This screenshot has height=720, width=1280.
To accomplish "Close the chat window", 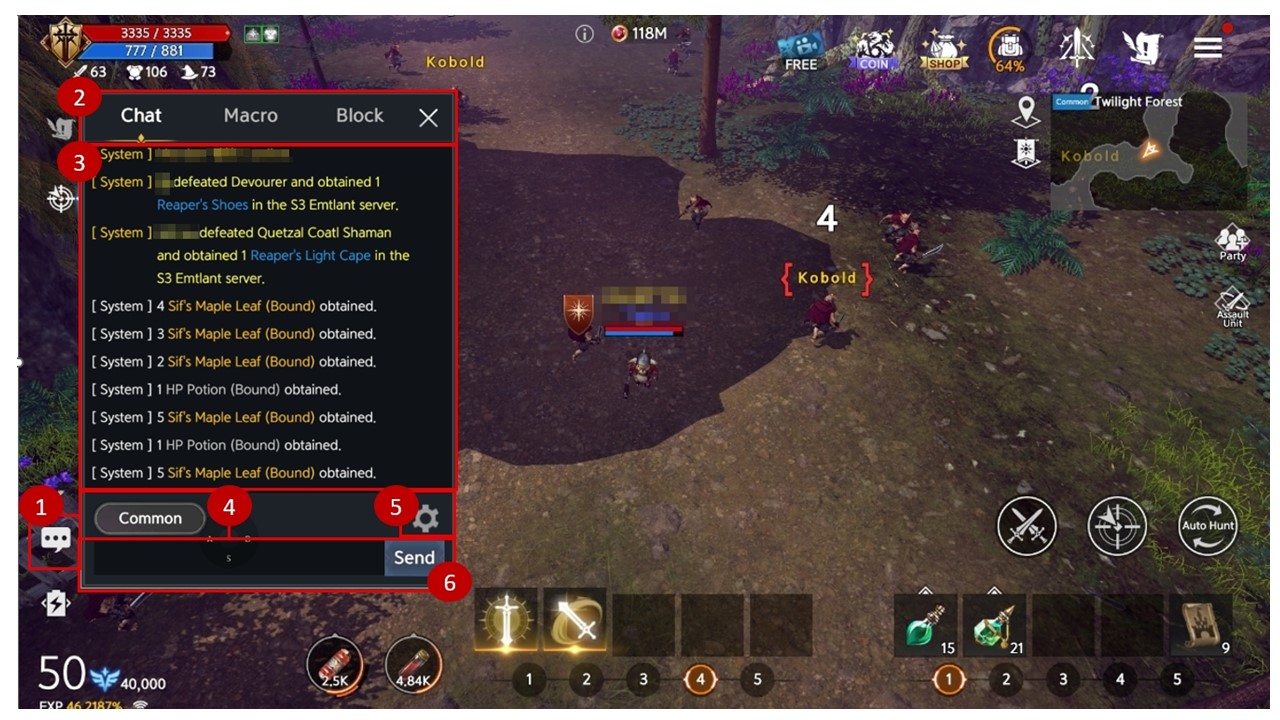I will (x=429, y=118).
